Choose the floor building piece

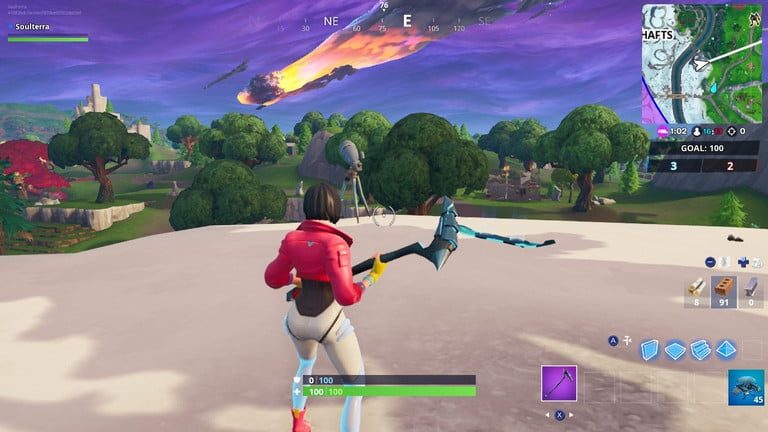tap(675, 349)
